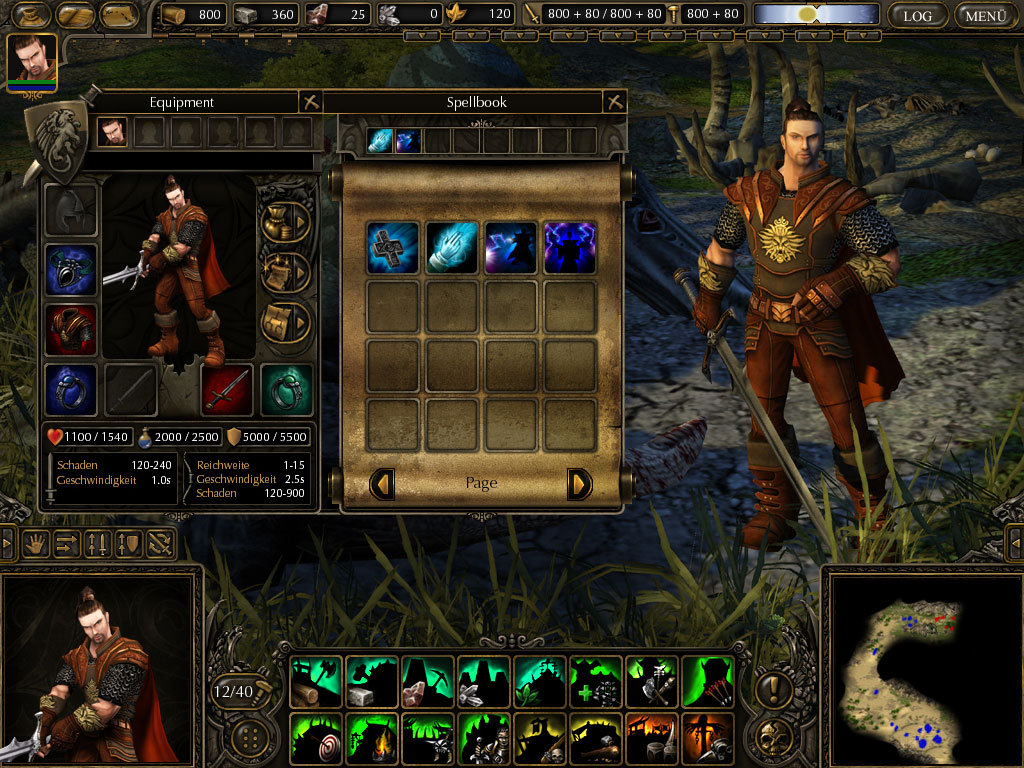This screenshot has width=1024, height=768.
Task: Select the red sword weapon slot
Action: 226,389
